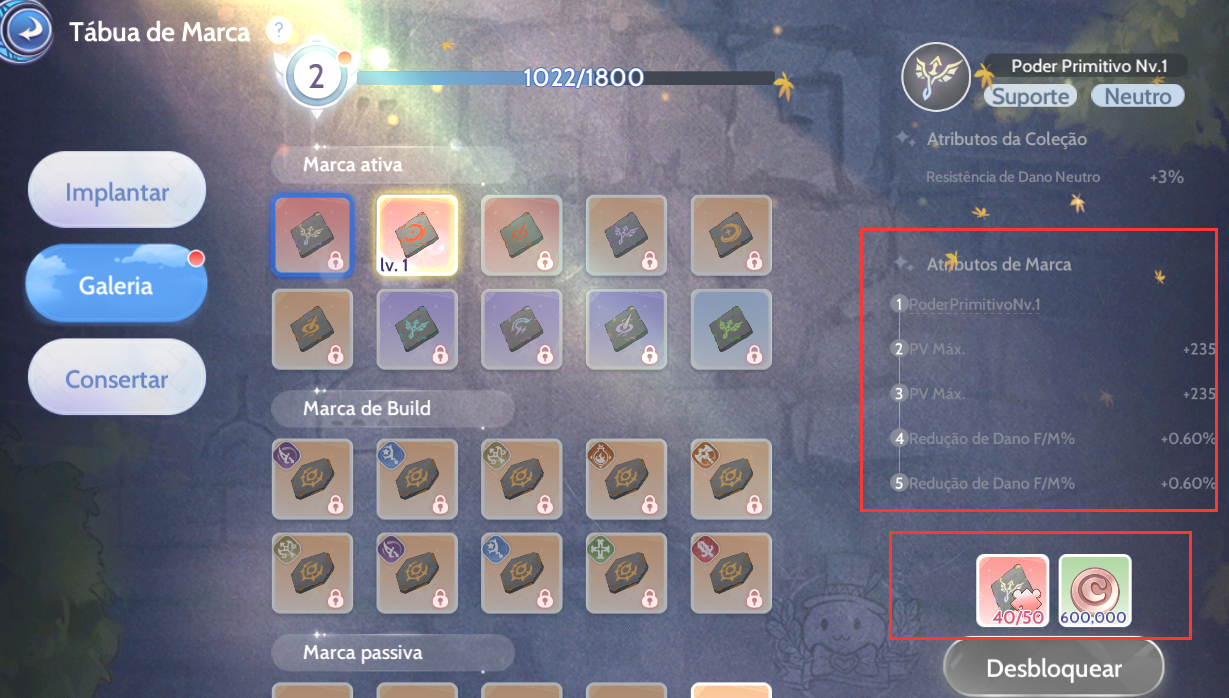Go back using the arrow button
The width and height of the screenshot is (1229, 698).
coord(28,32)
